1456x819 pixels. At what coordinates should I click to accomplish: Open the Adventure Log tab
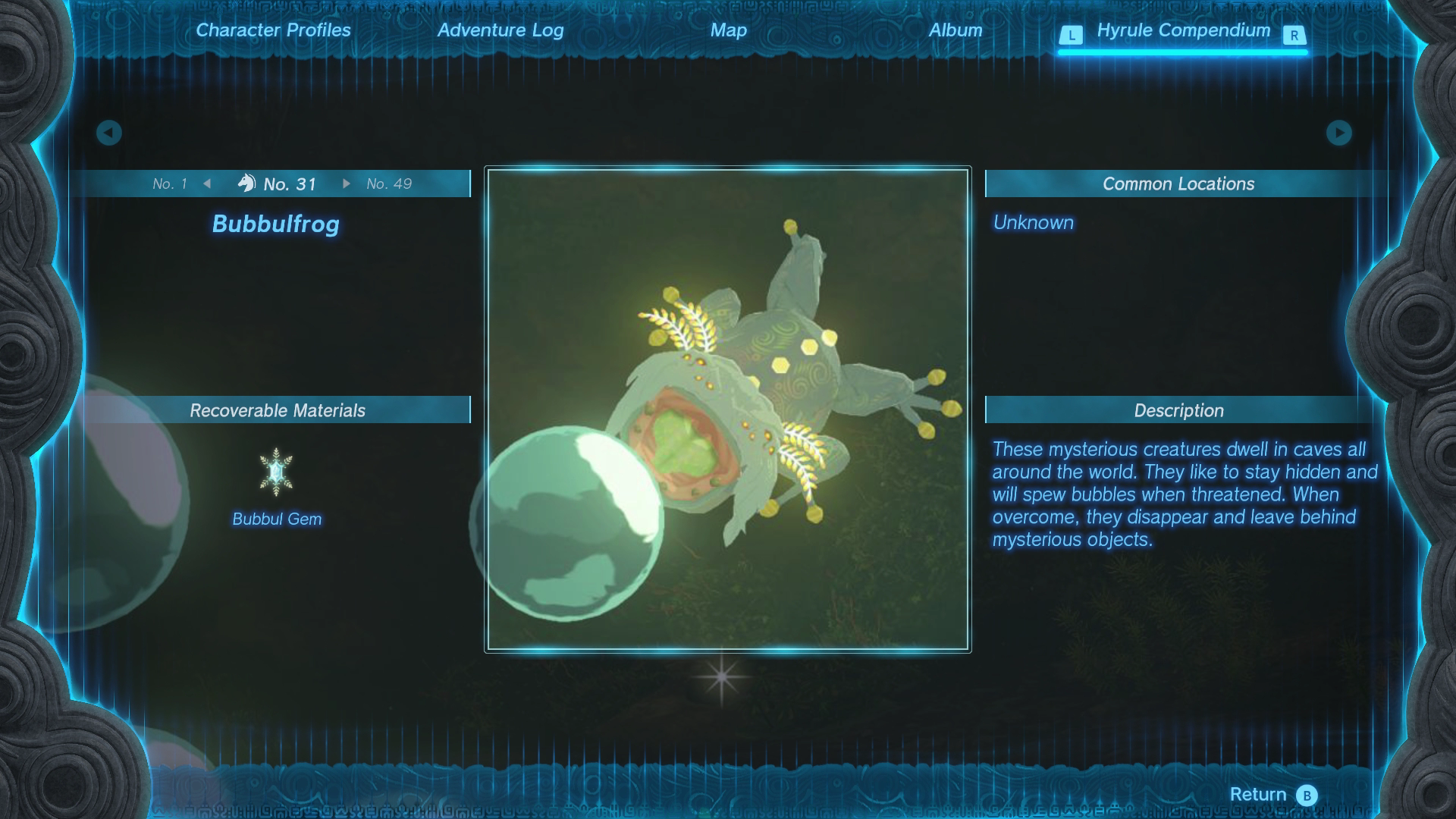tap(500, 30)
